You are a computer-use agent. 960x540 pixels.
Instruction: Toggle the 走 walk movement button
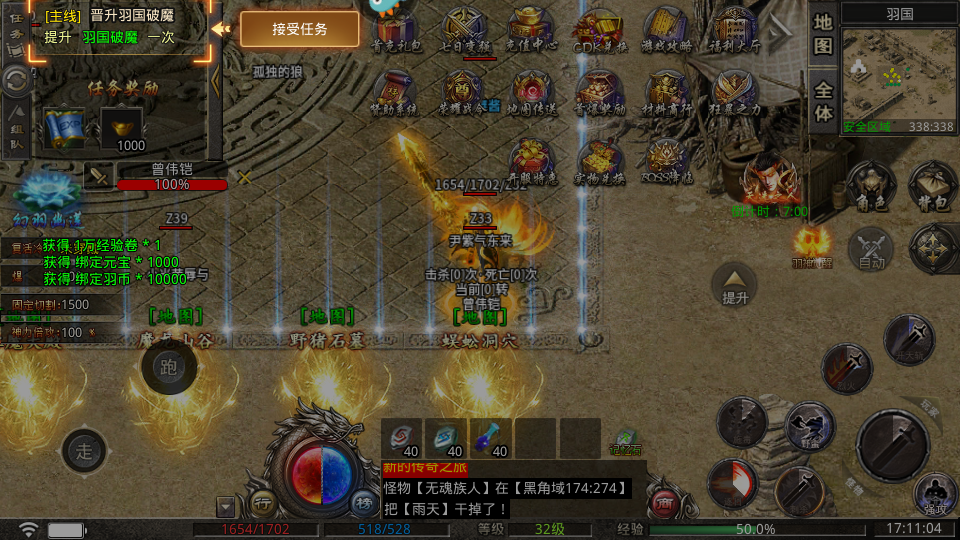coord(84,450)
